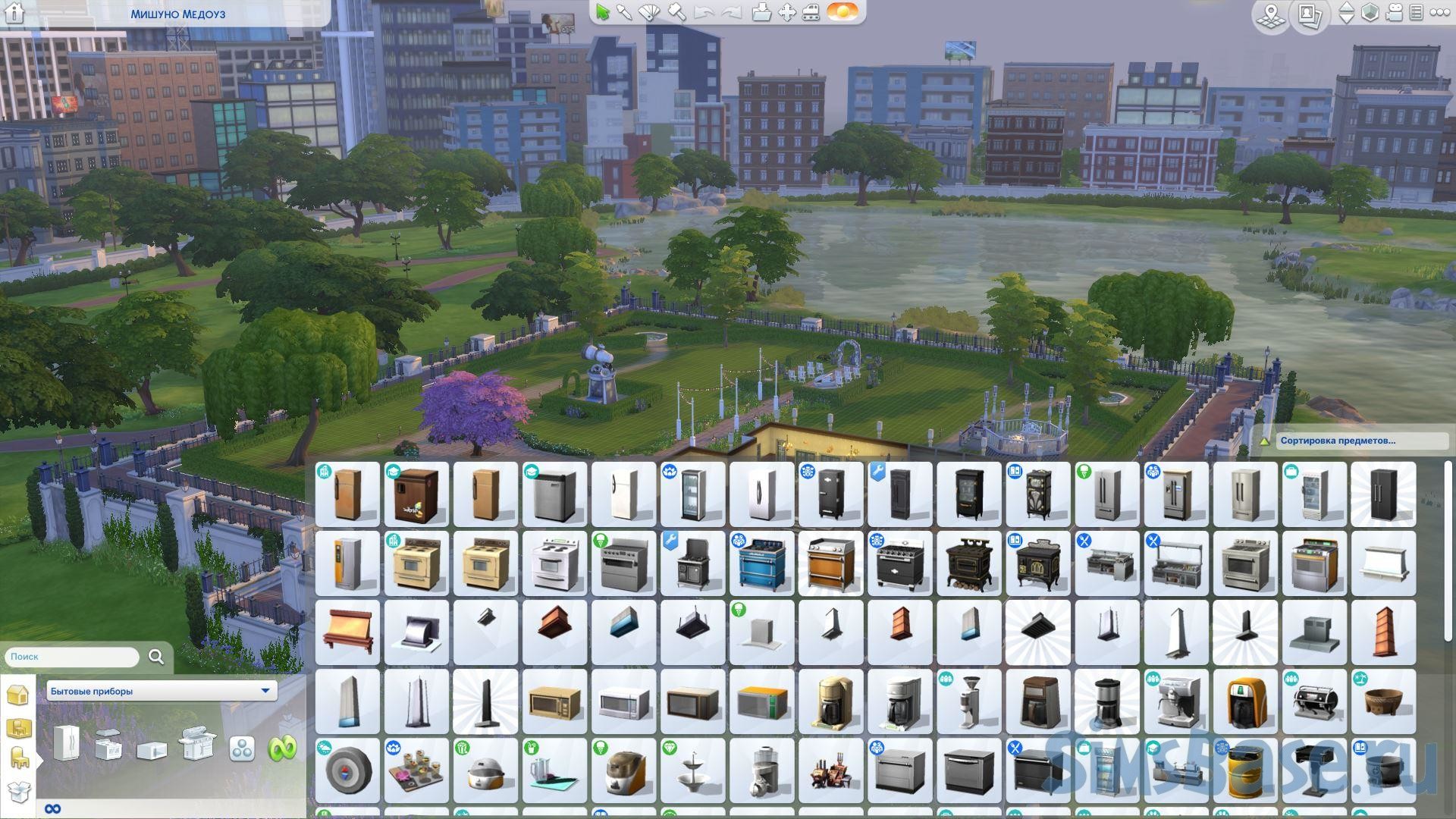The height and width of the screenshot is (819, 1456).
Task: Activate the eyedropper tool
Action: [x=625, y=12]
